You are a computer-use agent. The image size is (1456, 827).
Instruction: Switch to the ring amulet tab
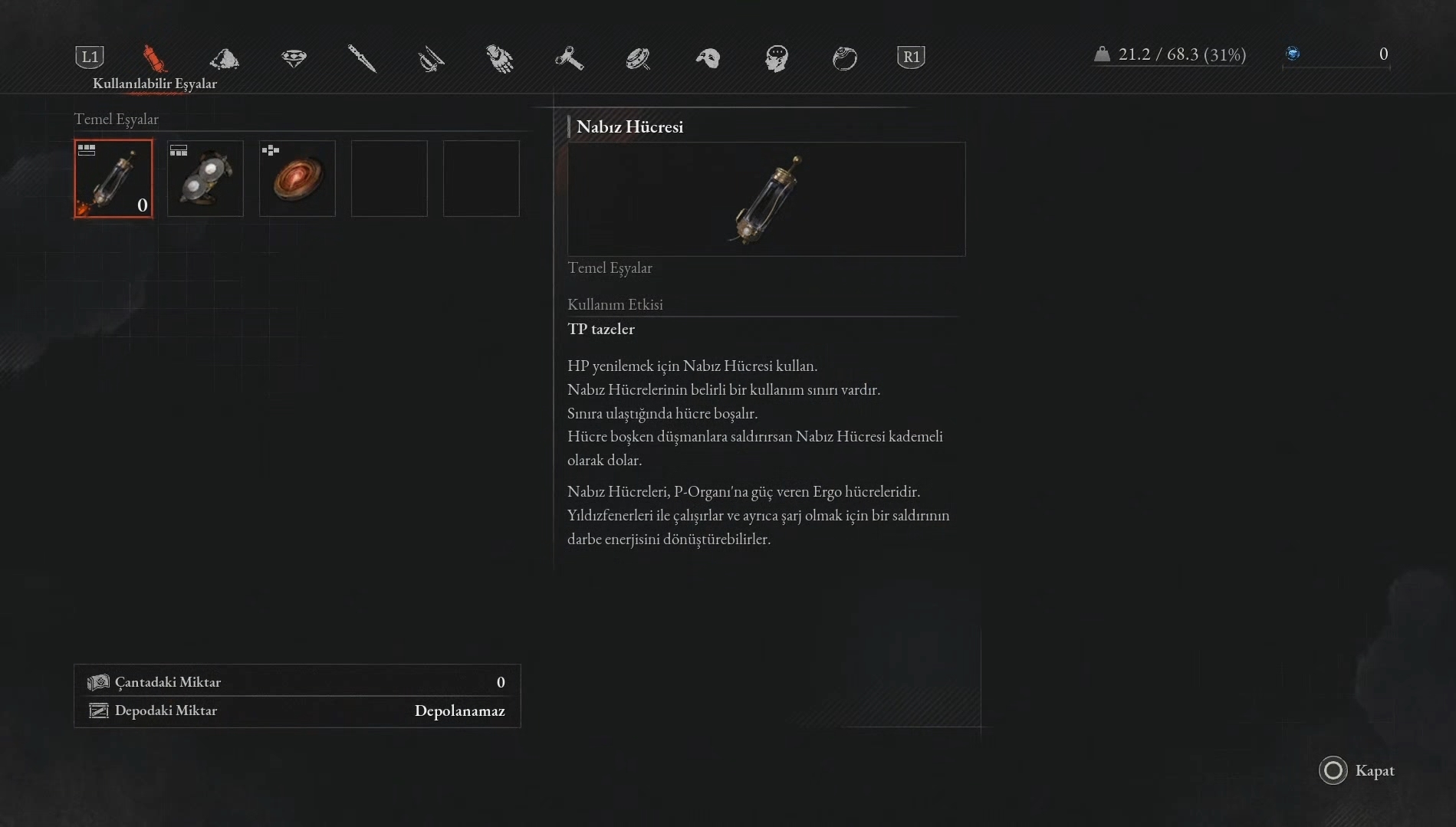[x=844, y=58]
